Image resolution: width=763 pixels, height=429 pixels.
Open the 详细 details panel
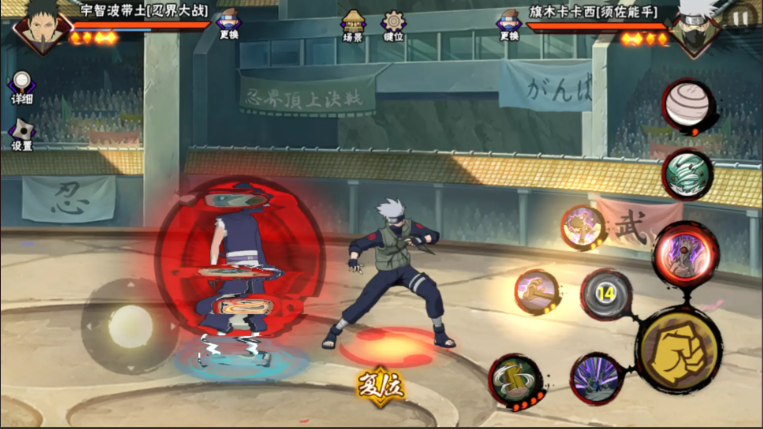click(x=21, y=88)
